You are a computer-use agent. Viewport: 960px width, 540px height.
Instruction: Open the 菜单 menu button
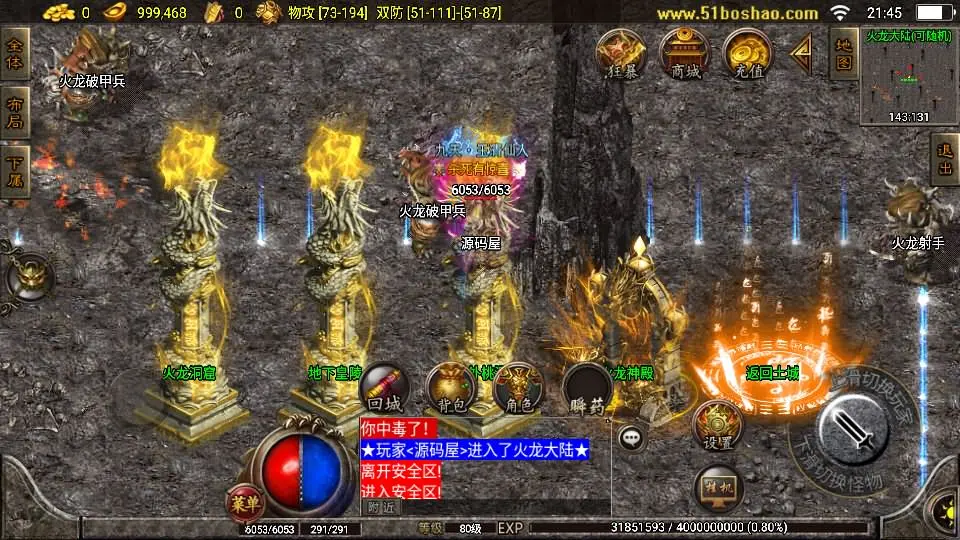pos(243,498)
